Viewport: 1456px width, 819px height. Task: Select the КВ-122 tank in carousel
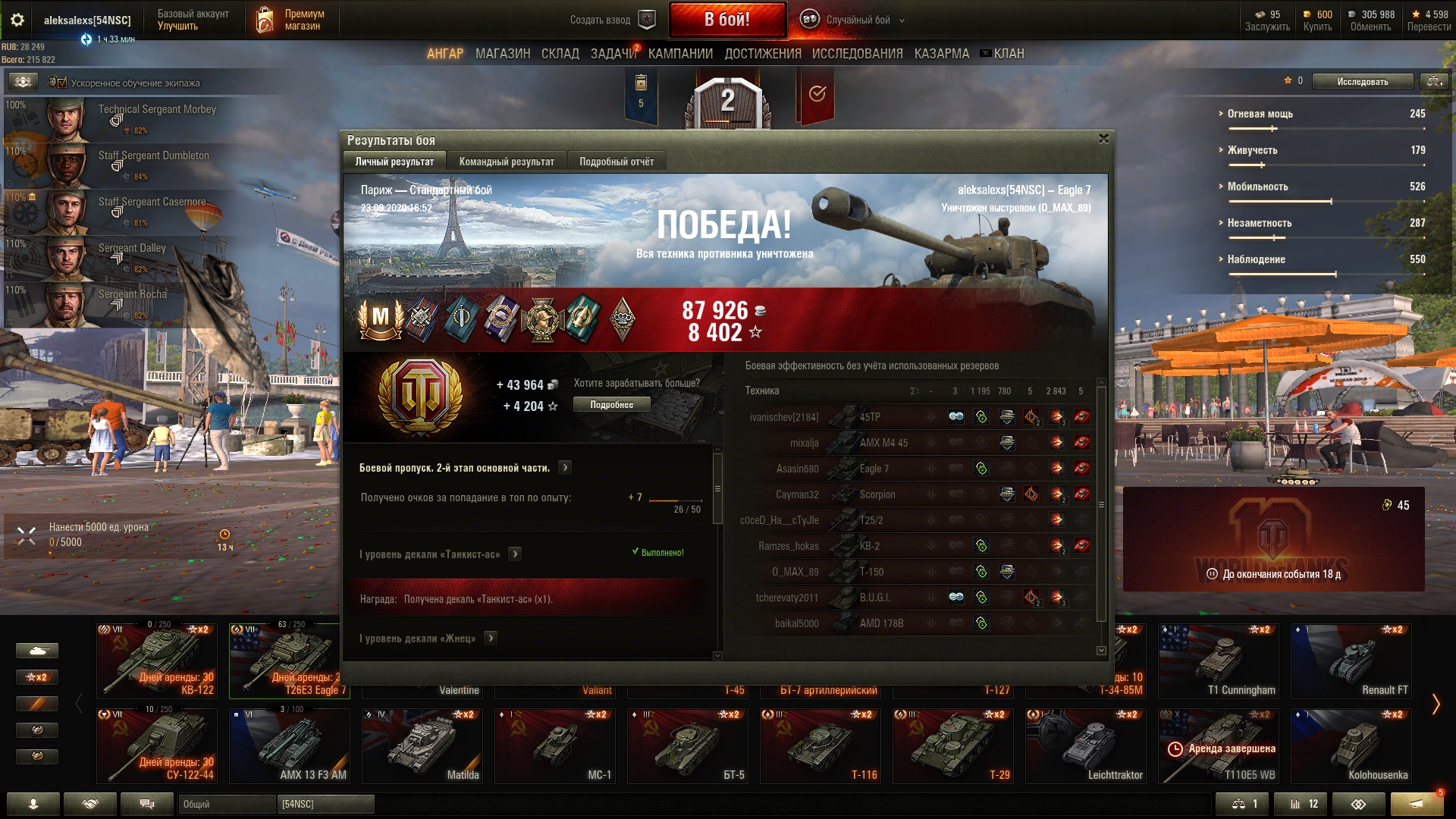(157, 661)
